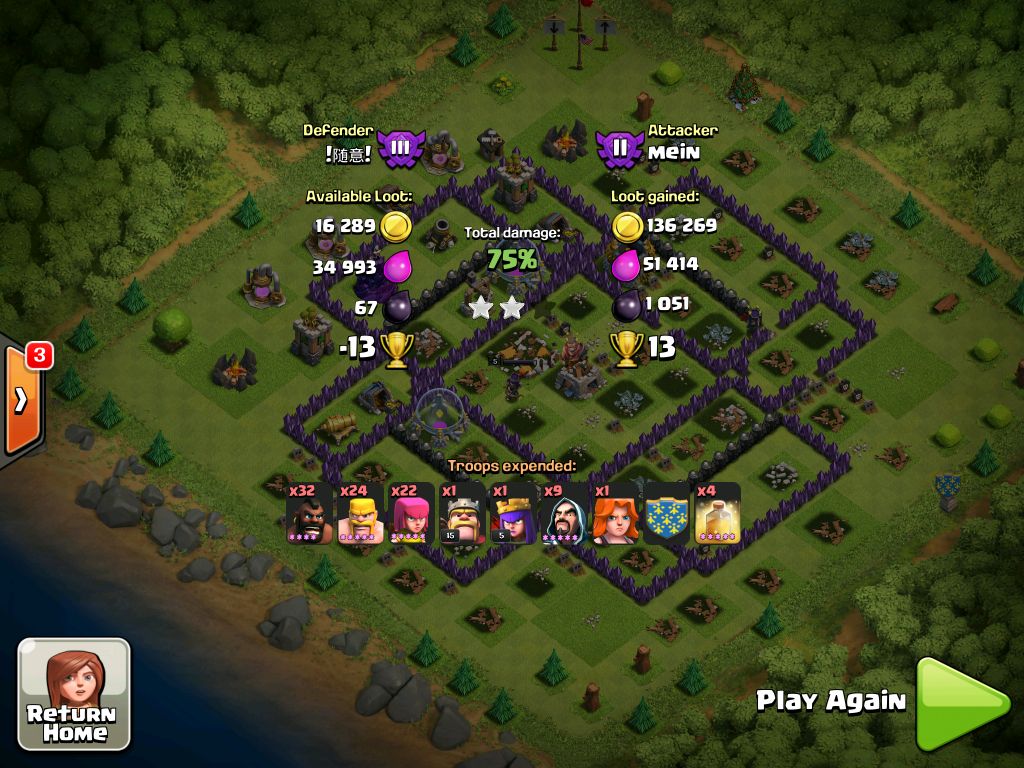
Task: Inspect the defender's league III badge
Action: pos(400,149)
